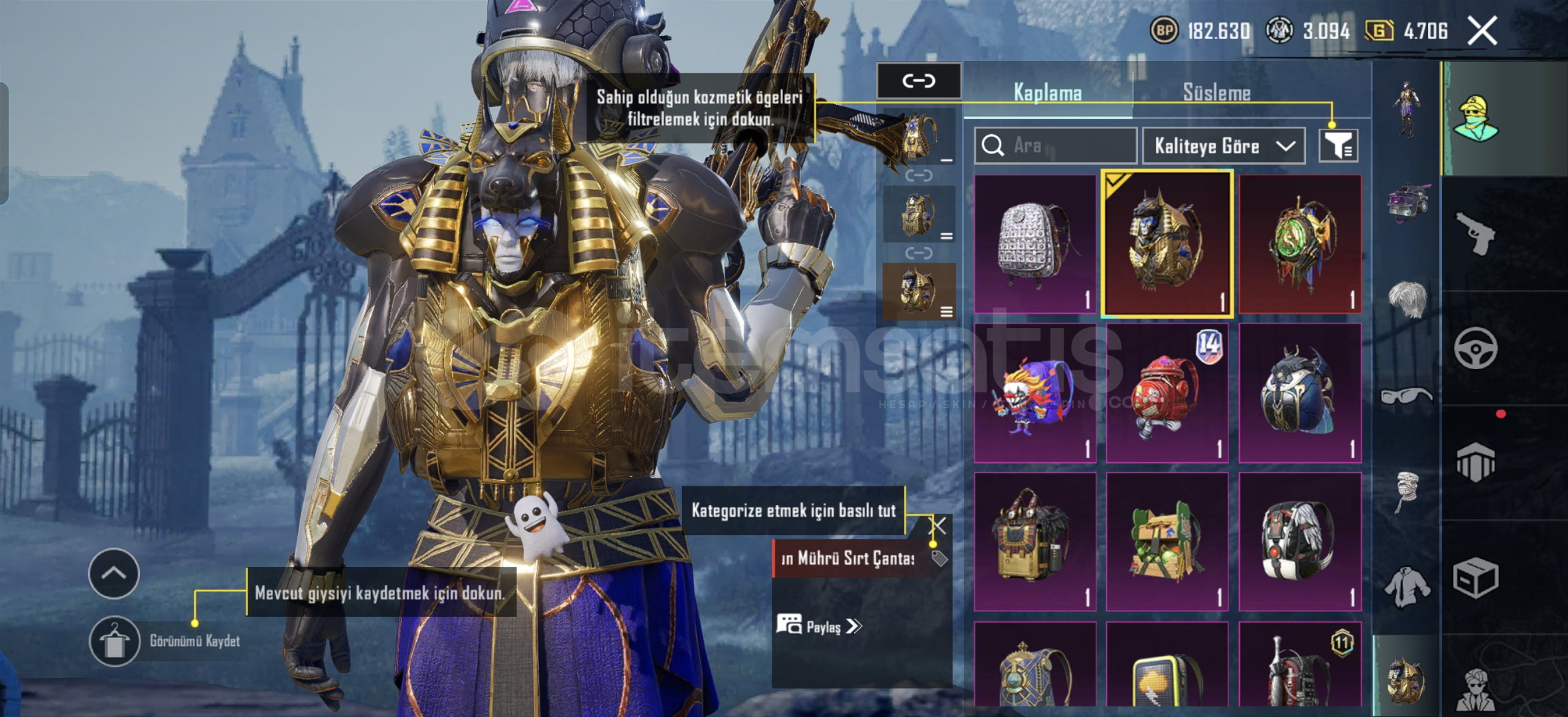The image size is (1568, 717).
Task: Collapse panel with the up arrow button
Action: click(114, 574)
